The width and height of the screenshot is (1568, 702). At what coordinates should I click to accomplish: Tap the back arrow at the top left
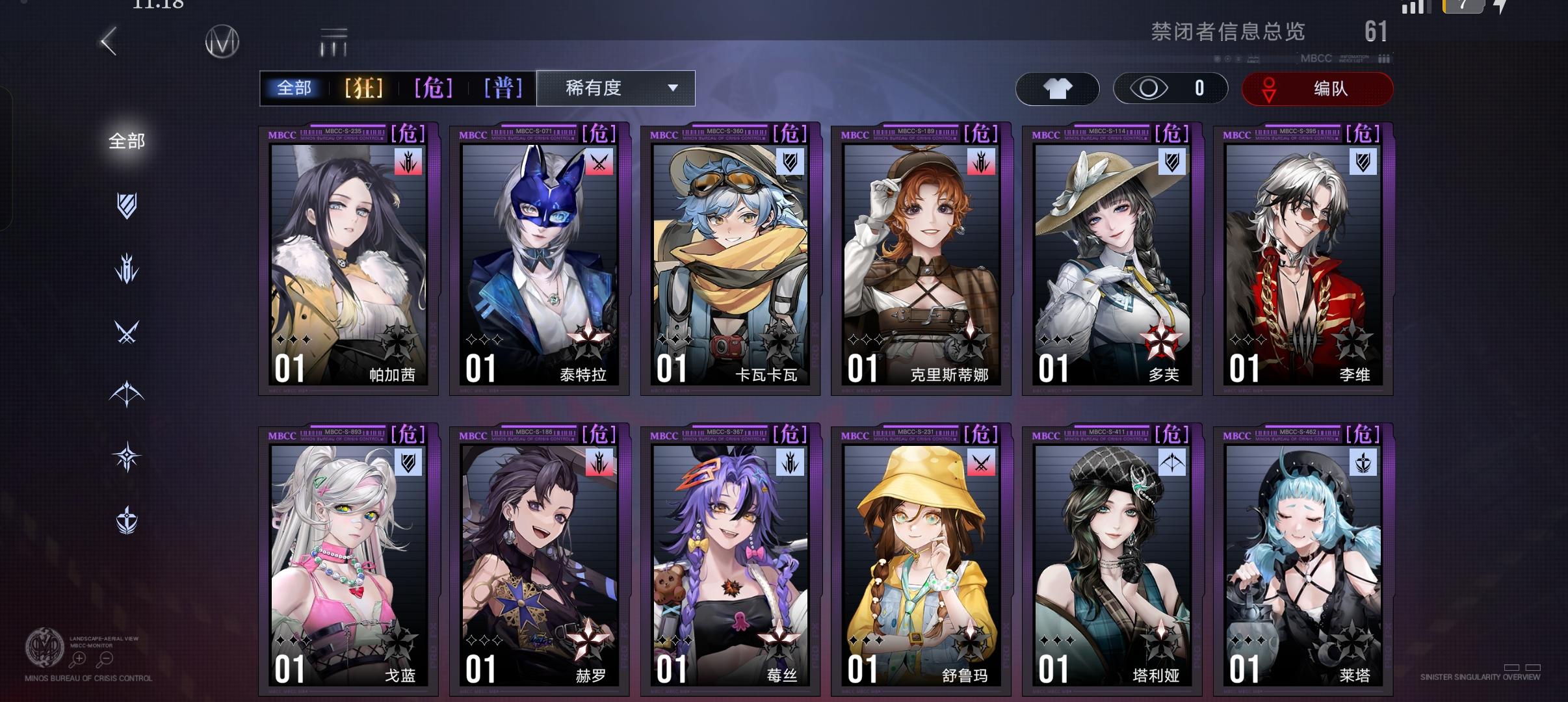[108, 40]
